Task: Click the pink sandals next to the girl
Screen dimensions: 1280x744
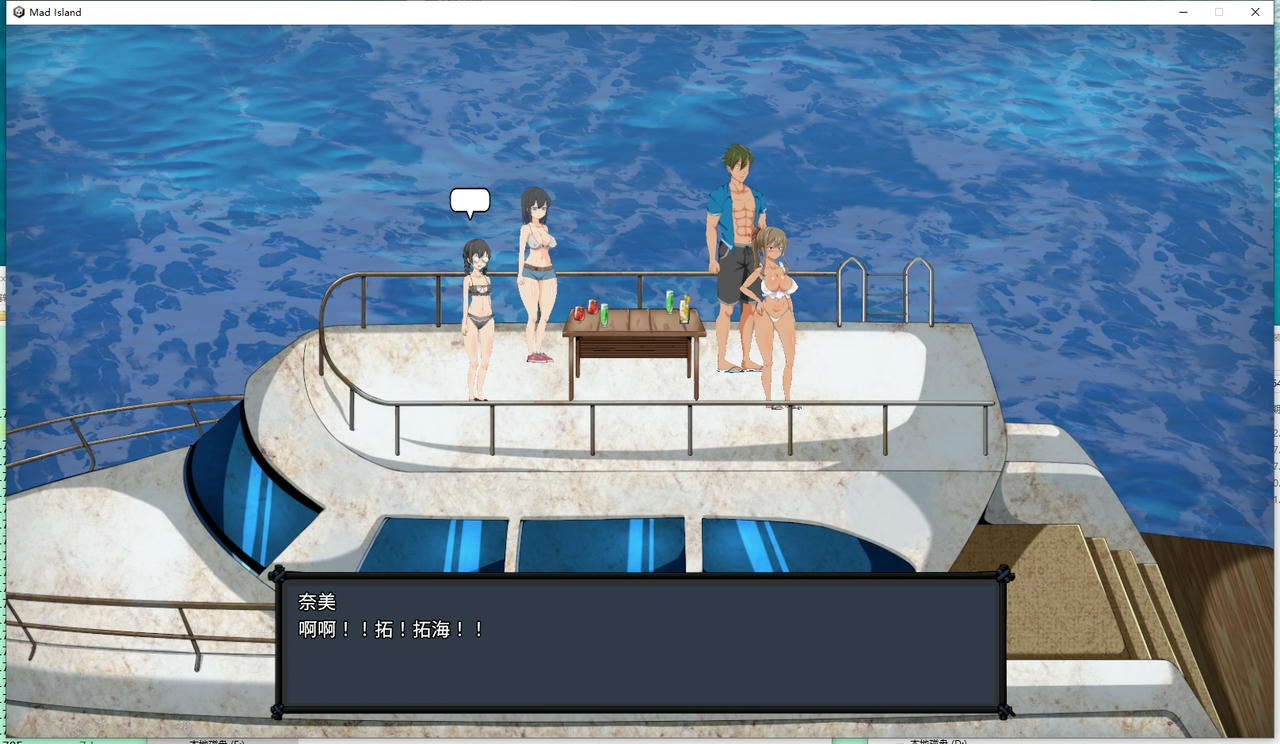Action: pyautogui.click(x=539, y=357)
